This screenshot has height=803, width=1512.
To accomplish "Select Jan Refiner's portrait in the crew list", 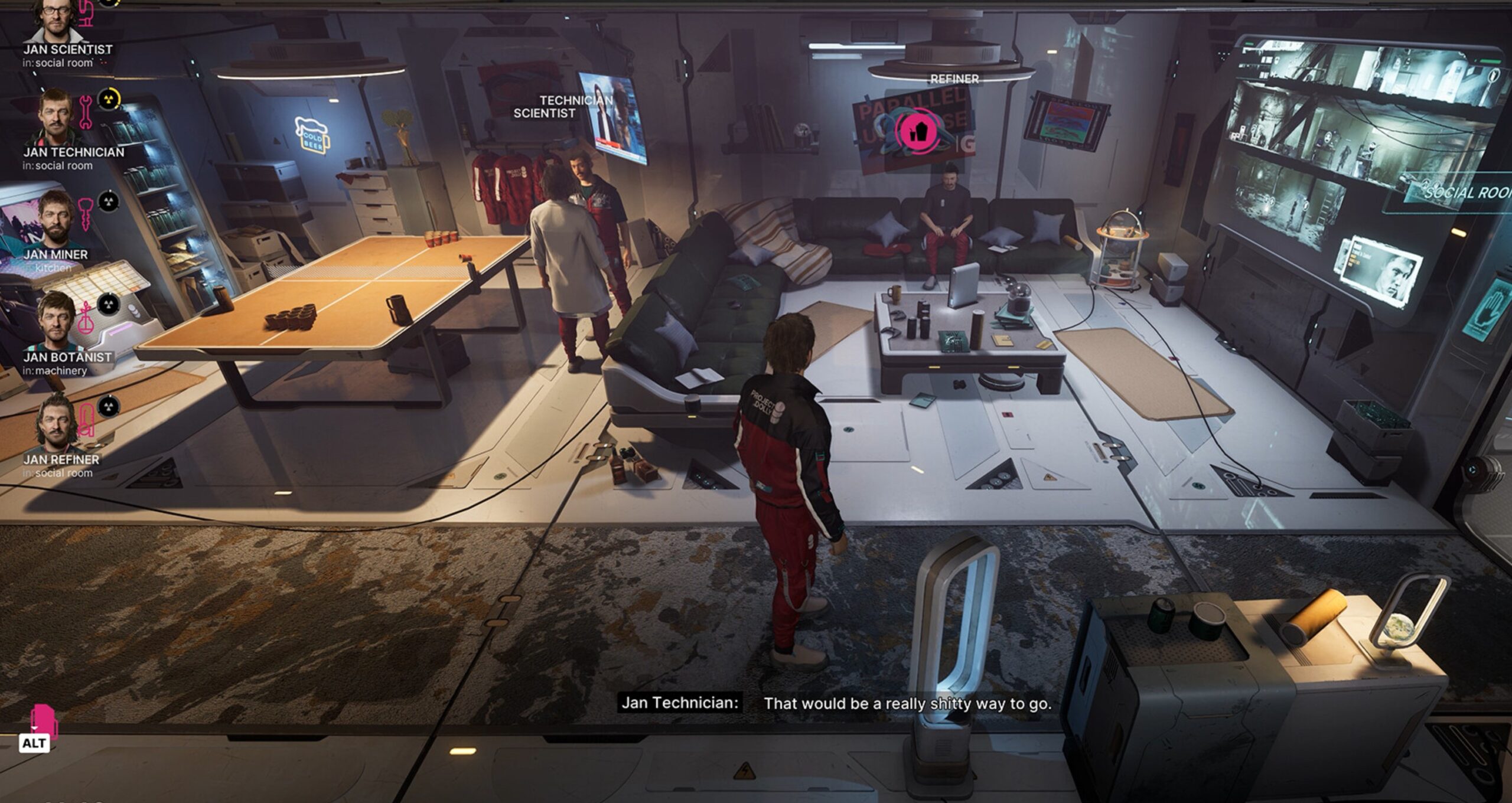I will [x=57, y=422].
